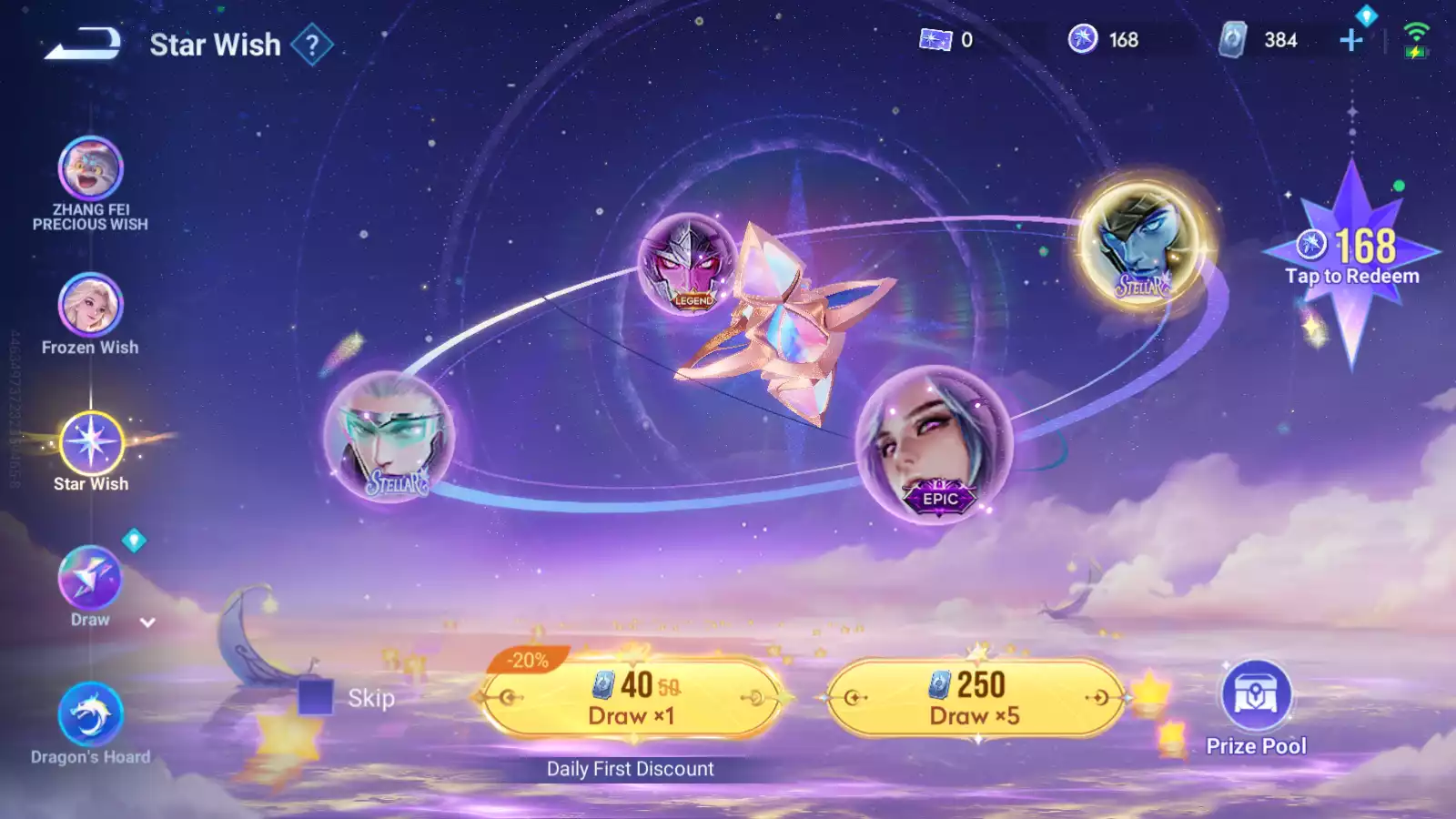Expand the chevron next to Draw
Viewport: 1456px width, 819px height.
click(x=147, y=622)
